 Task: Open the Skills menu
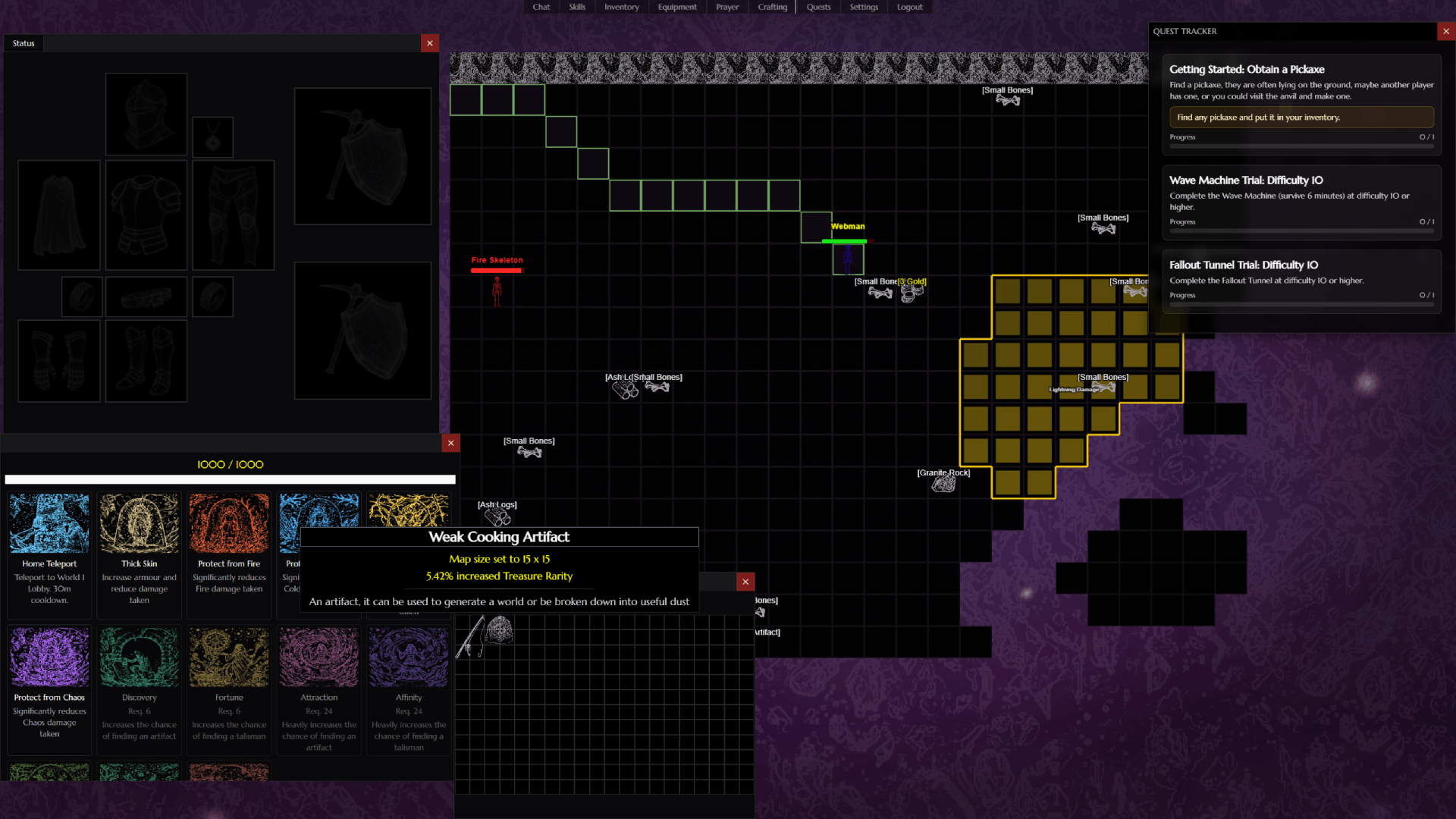pos(576,7)
